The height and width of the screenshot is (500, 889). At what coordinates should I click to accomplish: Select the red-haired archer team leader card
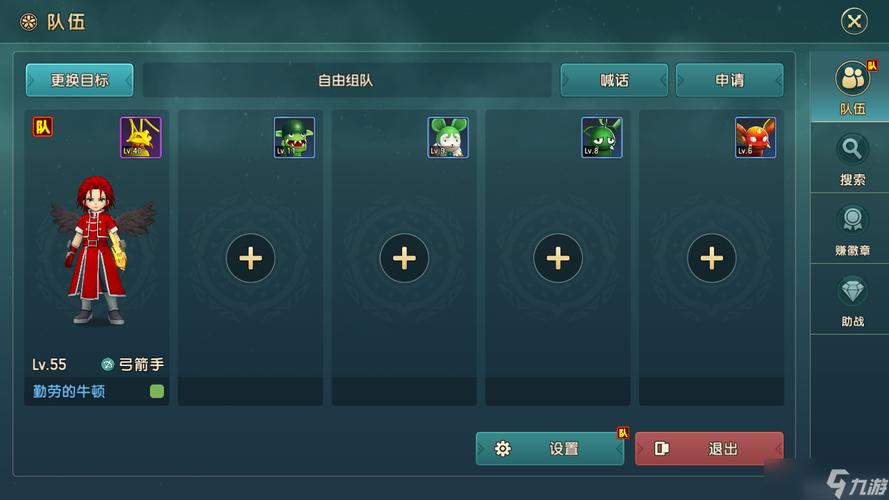97,250
